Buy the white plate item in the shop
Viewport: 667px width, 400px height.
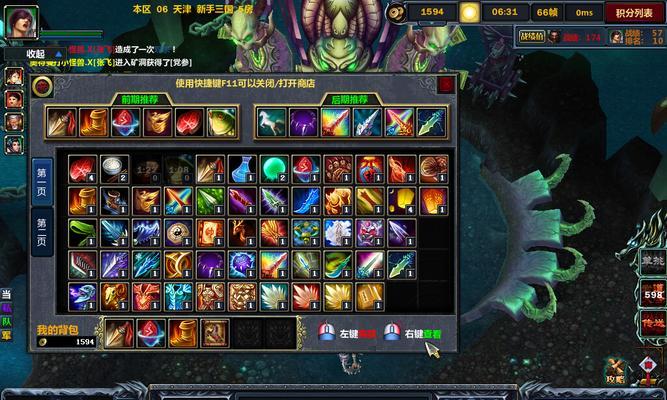click(114, 168)
